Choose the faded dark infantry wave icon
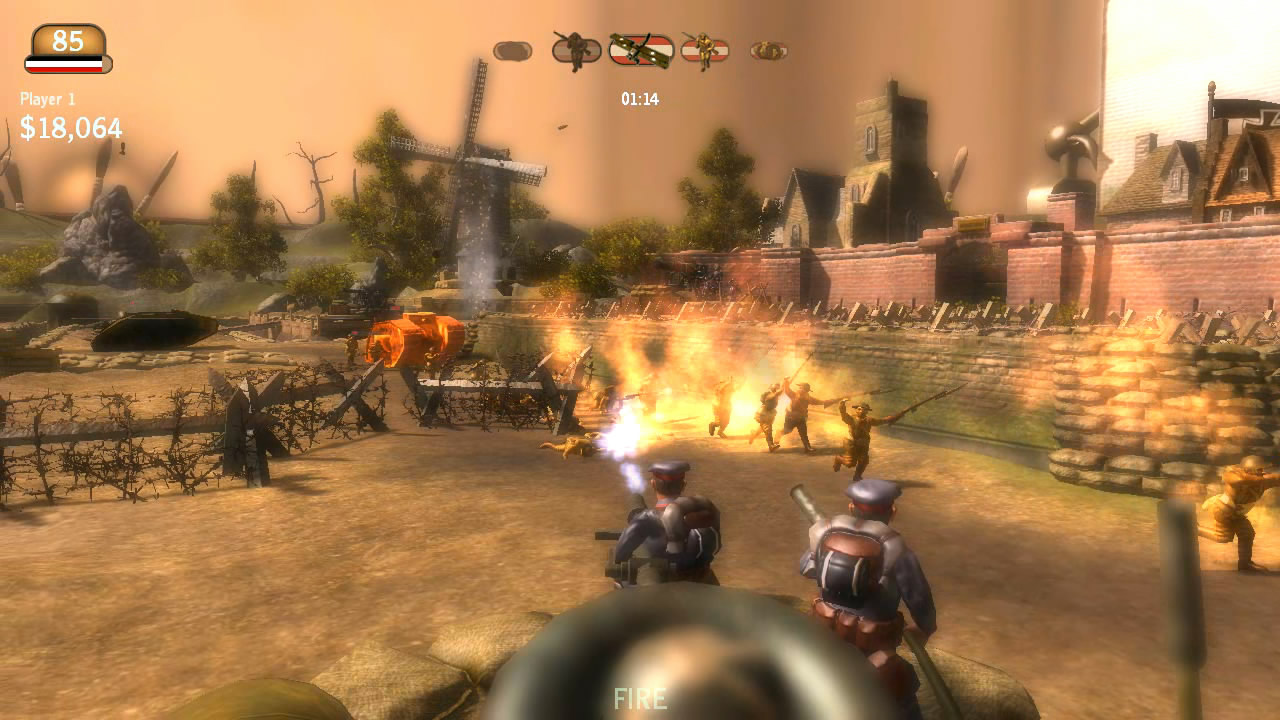Viewport: 1280px width, 720px height. (x=576, y=49)
